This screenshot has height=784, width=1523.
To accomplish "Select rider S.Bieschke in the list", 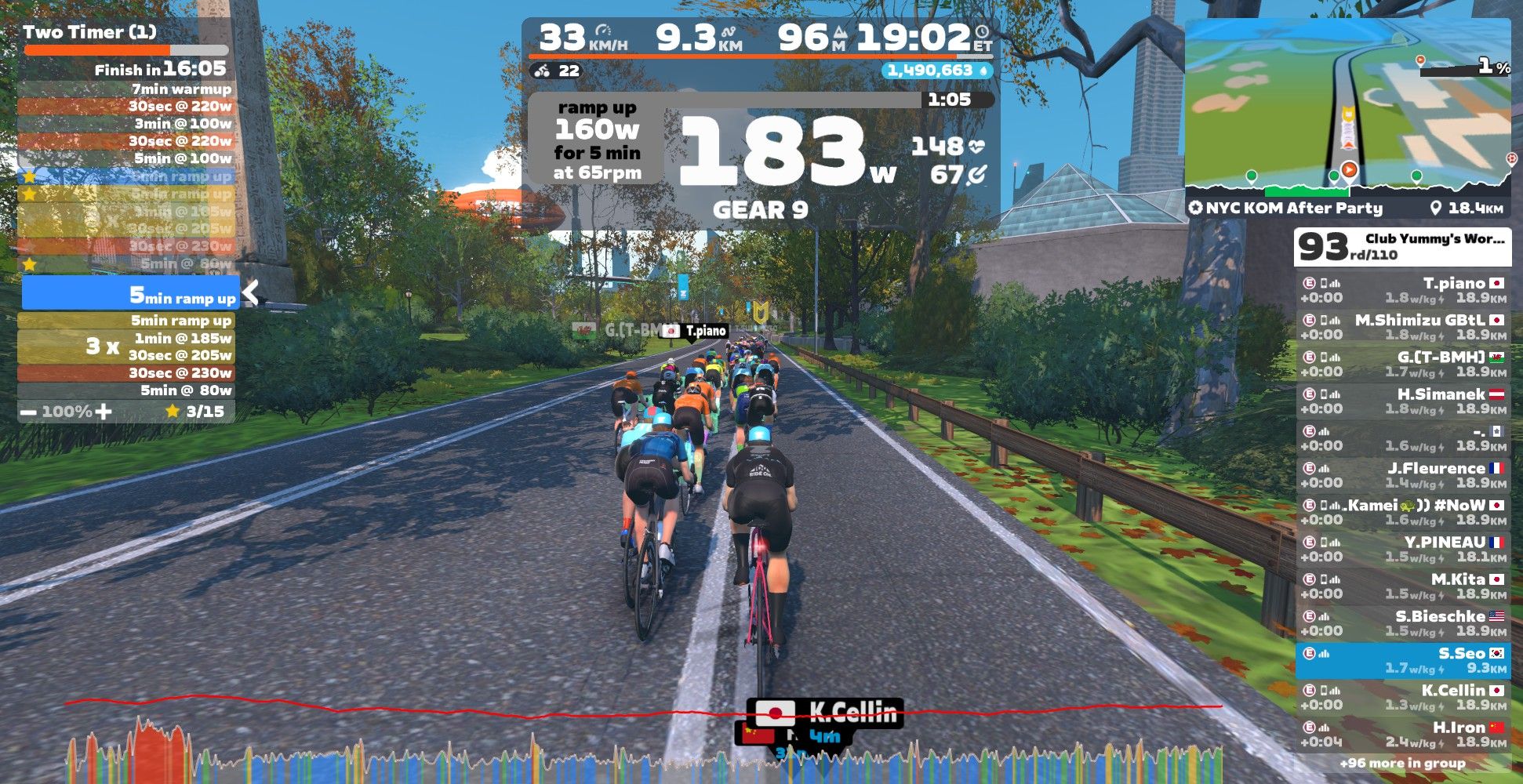I will coord(1402,623).
